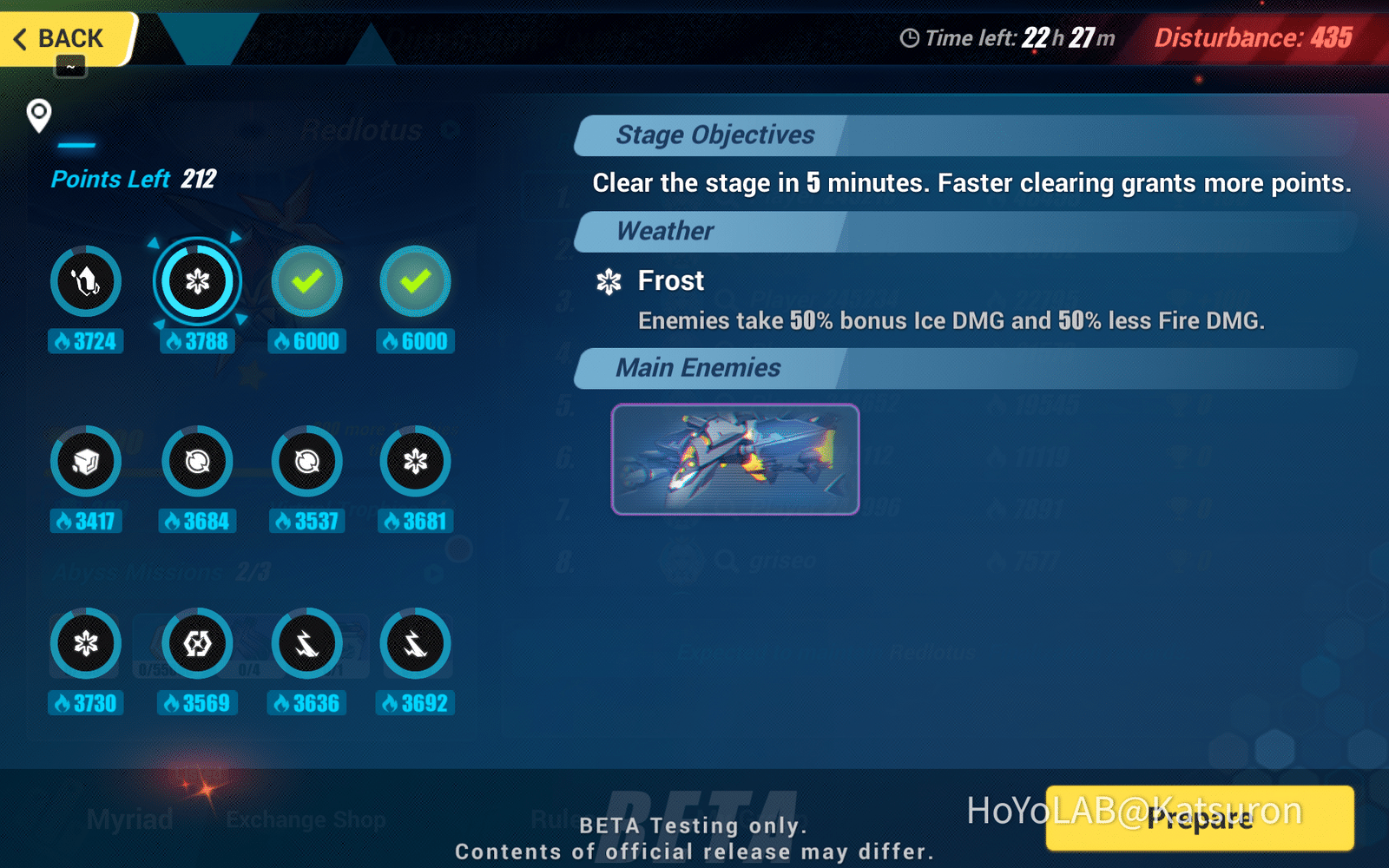Viewport: 1389px width, 868px height.
Task: Select the lightning stage costing 3636
Action: tap(306, 643)
